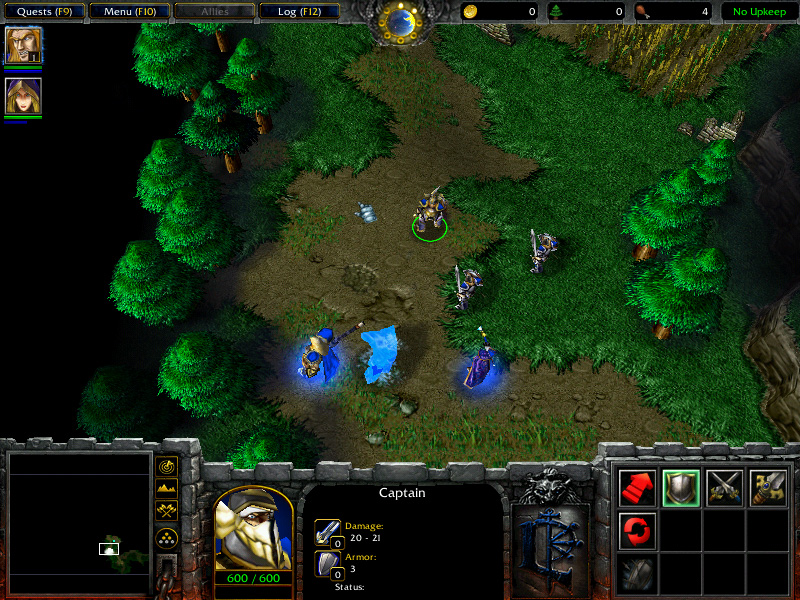The image size is (800, 600).
Task: Activate the minimap signal ping button
Action: tap(167, 466)
